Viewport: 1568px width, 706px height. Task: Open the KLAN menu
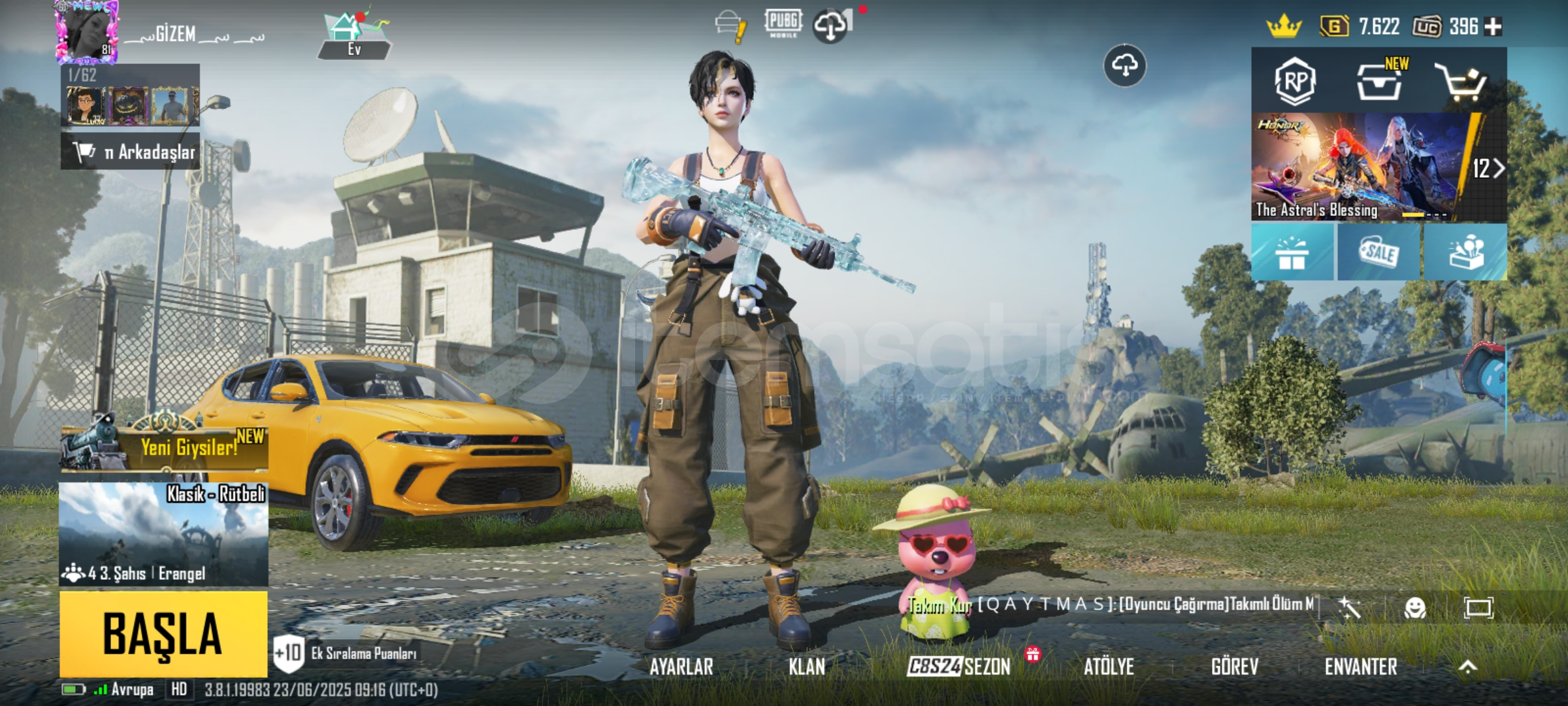pyautogui.click(x=807, y=667)
